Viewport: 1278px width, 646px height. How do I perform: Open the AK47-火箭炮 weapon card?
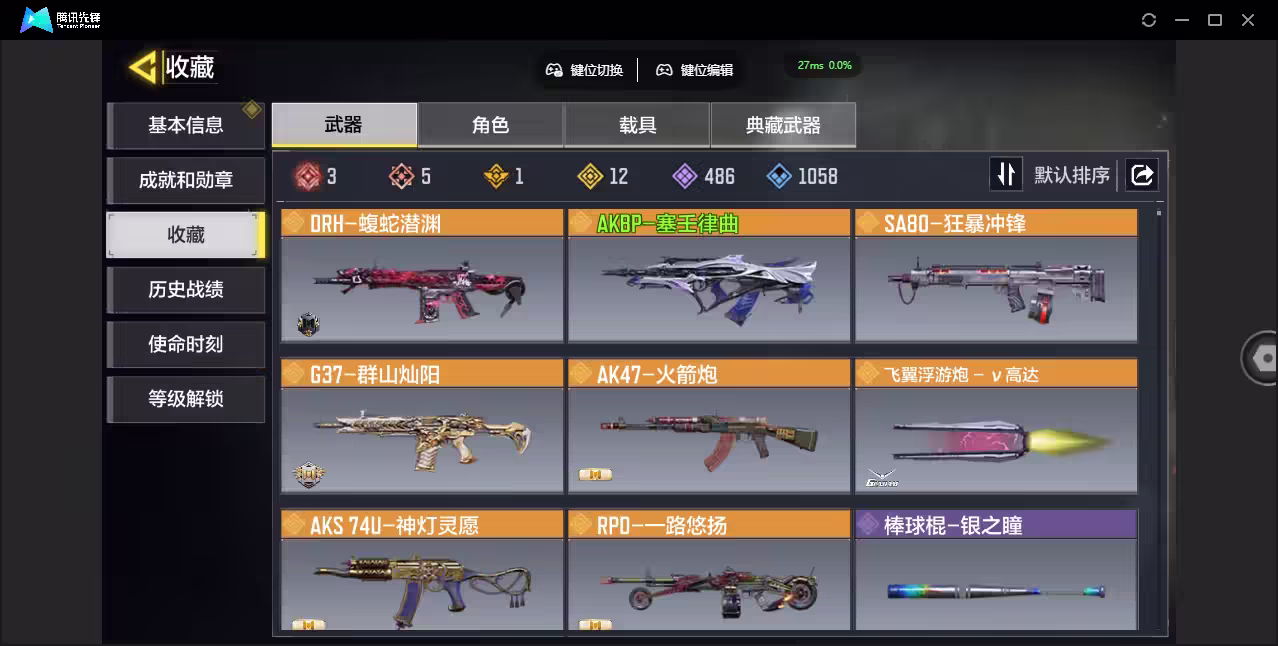[709, 427]
